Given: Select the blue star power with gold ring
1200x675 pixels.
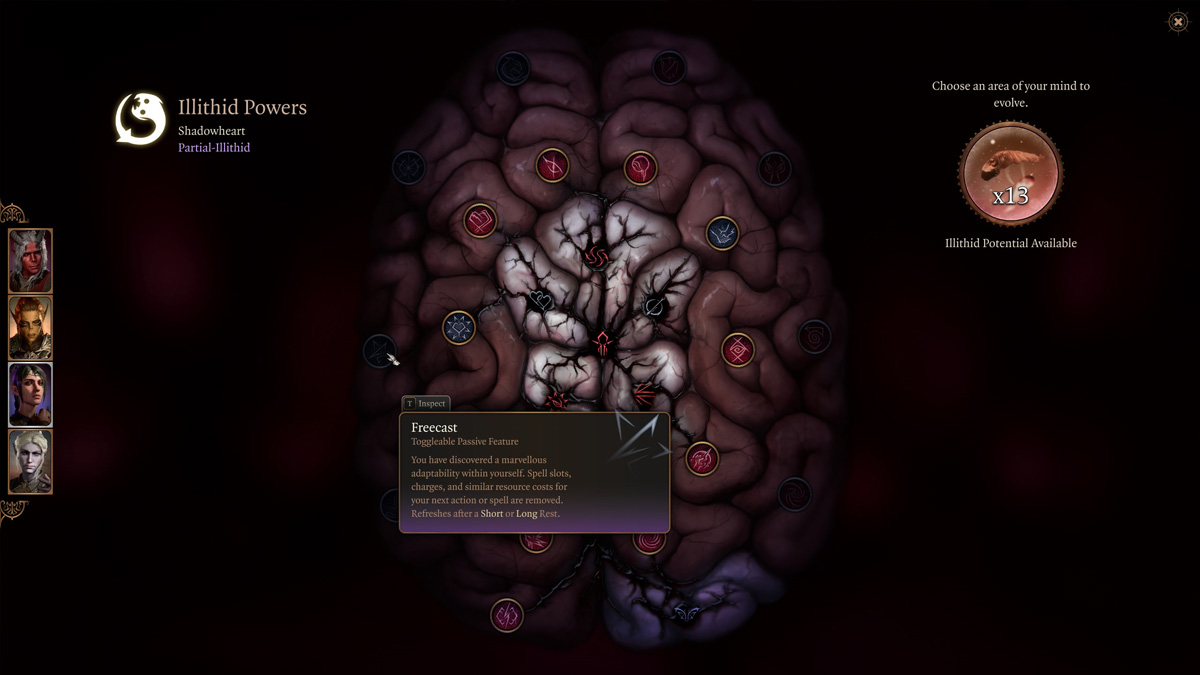Looking at the screenshot, I should (x=459, y=328).
